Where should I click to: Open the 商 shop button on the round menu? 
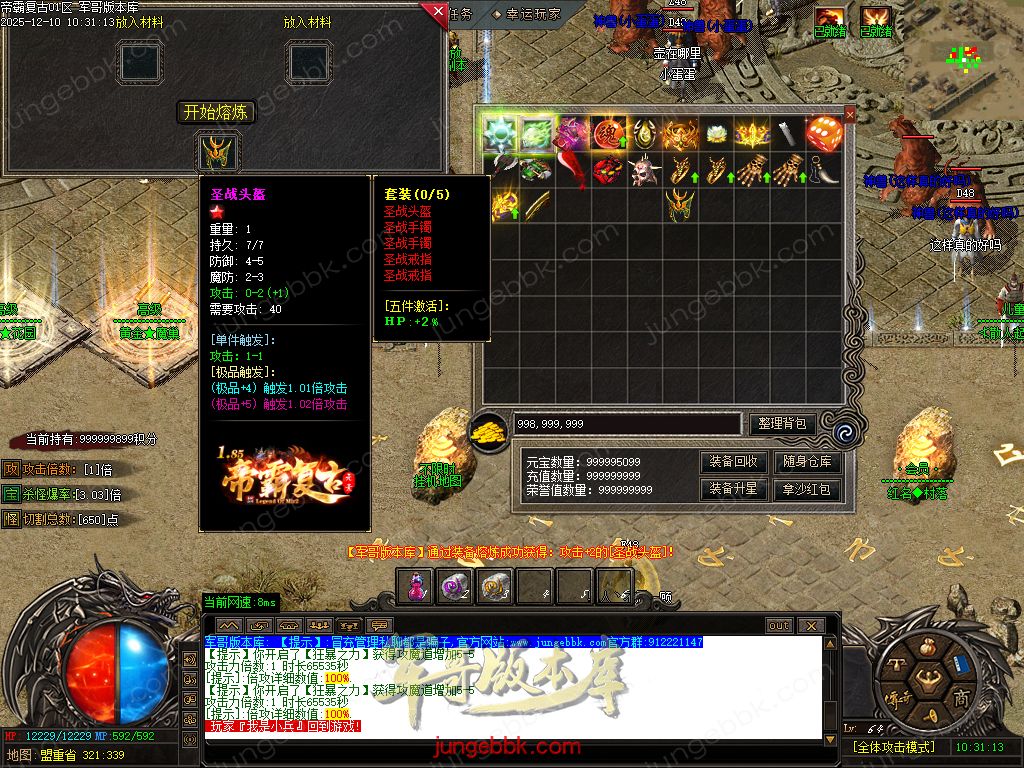click(961, 697)
